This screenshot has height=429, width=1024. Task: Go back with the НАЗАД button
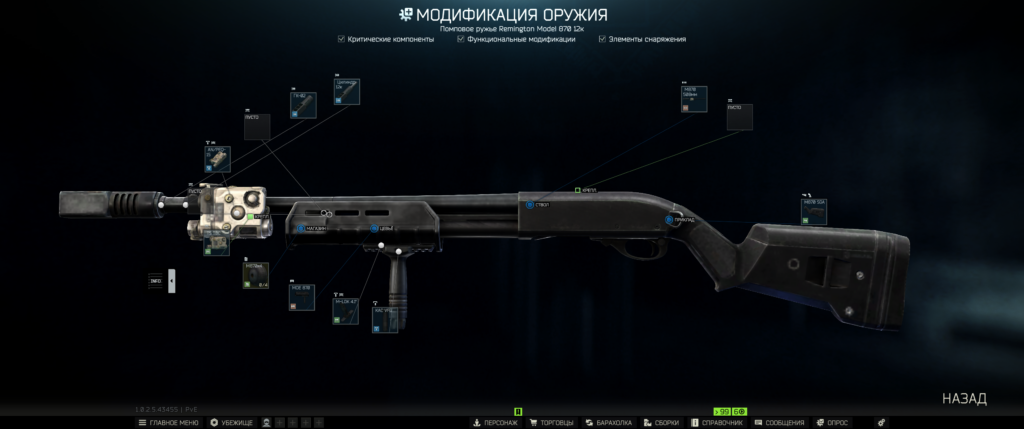pos(964,398)
